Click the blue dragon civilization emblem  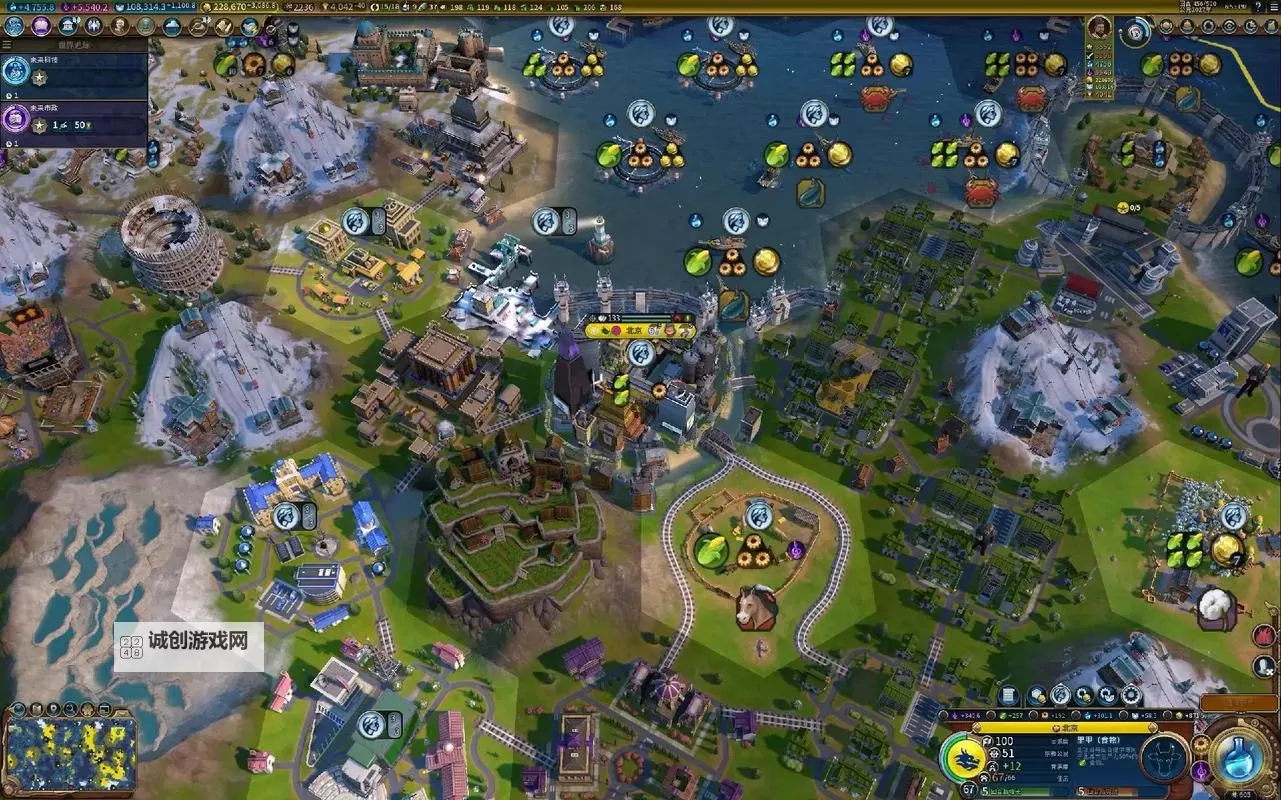(x=965, y=759)
